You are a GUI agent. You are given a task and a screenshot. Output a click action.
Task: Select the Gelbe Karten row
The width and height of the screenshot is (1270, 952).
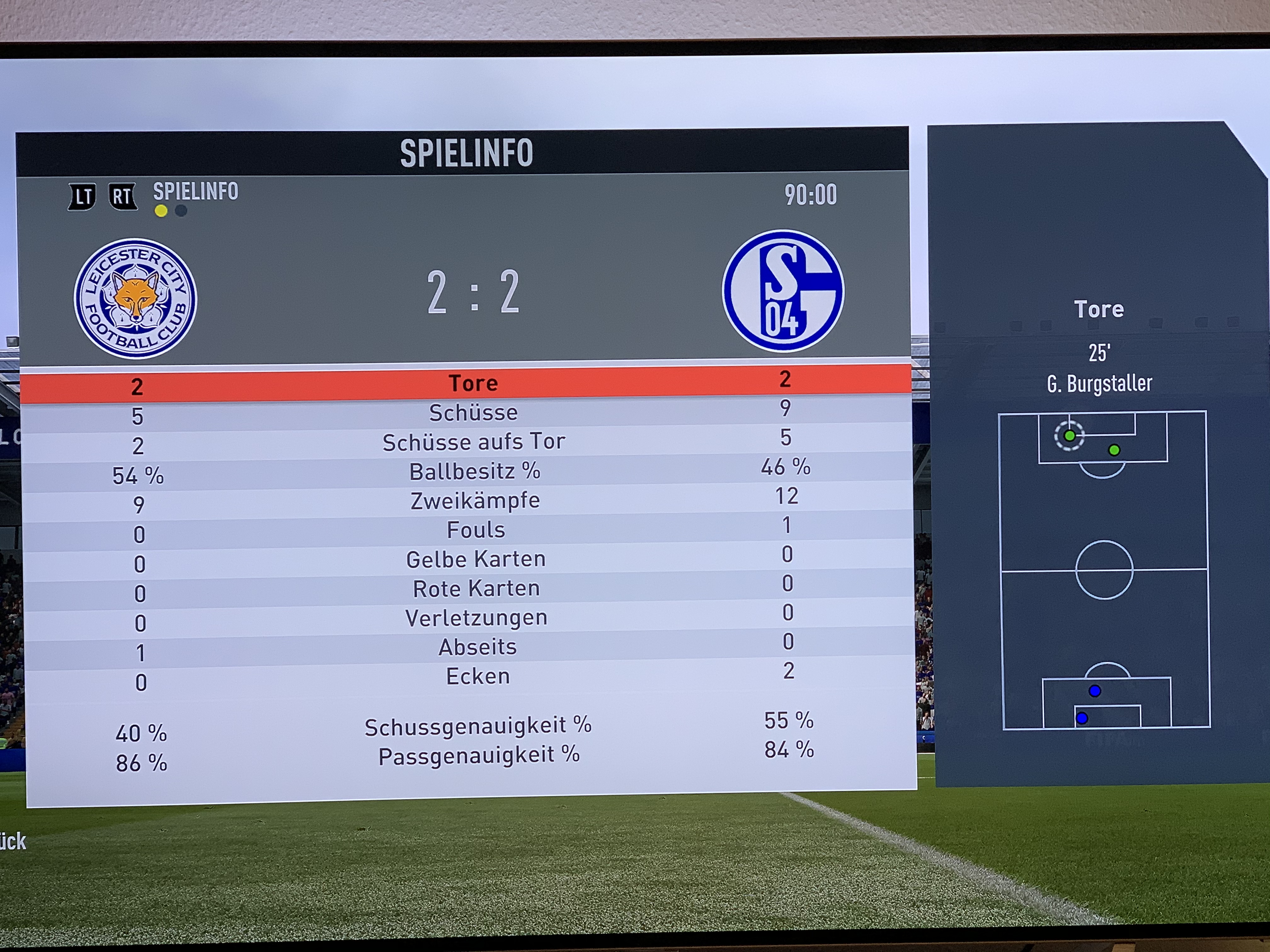coord(476,559)
